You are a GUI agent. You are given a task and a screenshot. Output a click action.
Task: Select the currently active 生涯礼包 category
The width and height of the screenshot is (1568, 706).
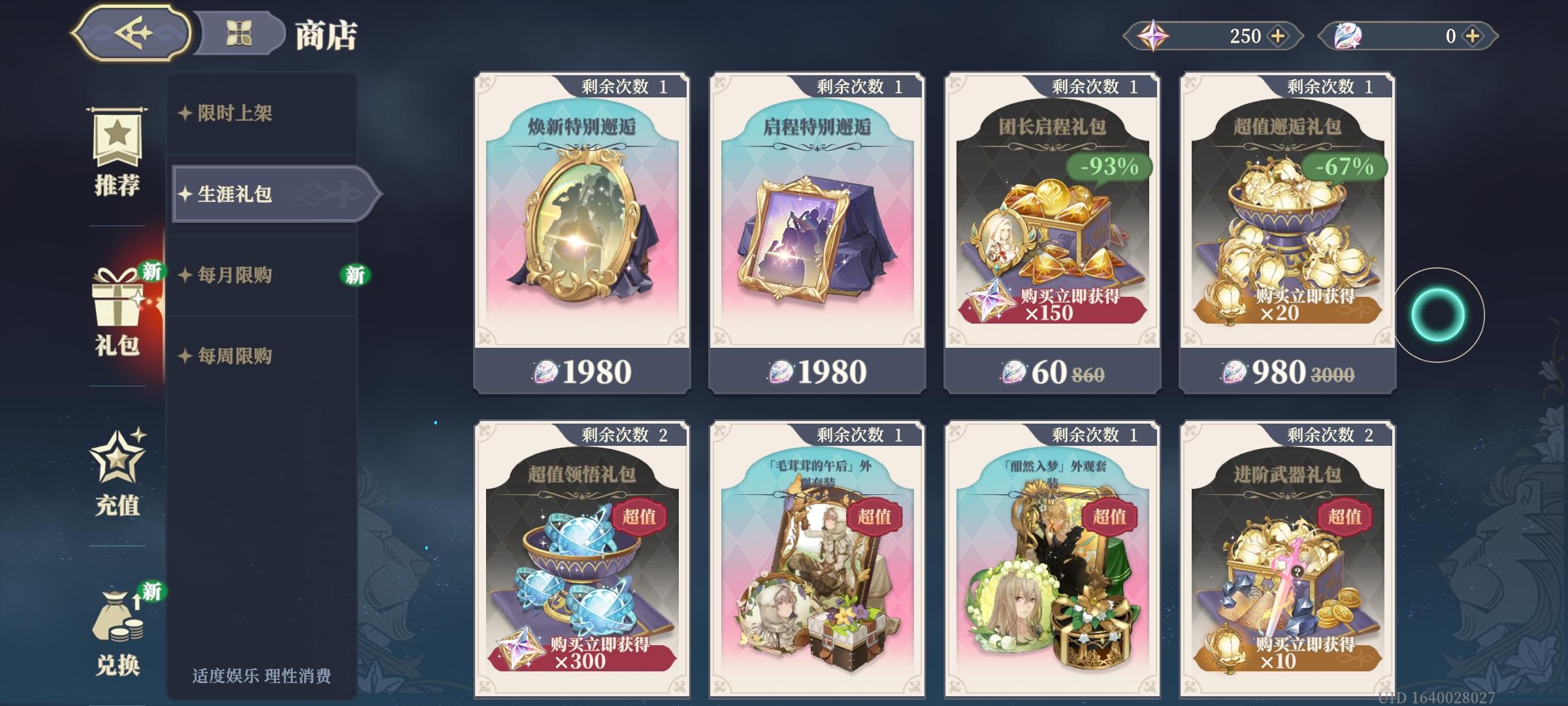point(235,194)
